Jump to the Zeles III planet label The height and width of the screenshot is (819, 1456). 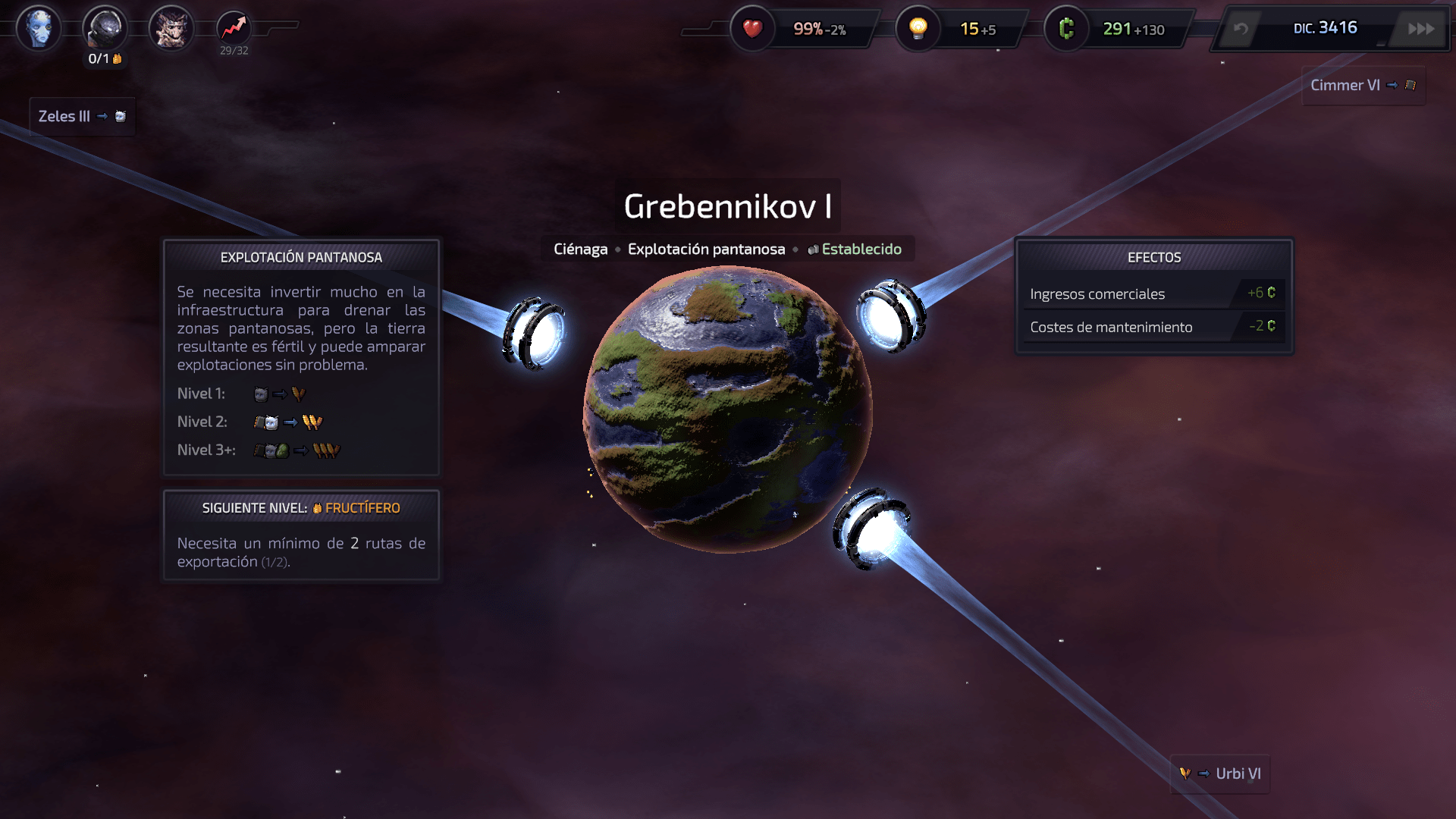point(82,117)
